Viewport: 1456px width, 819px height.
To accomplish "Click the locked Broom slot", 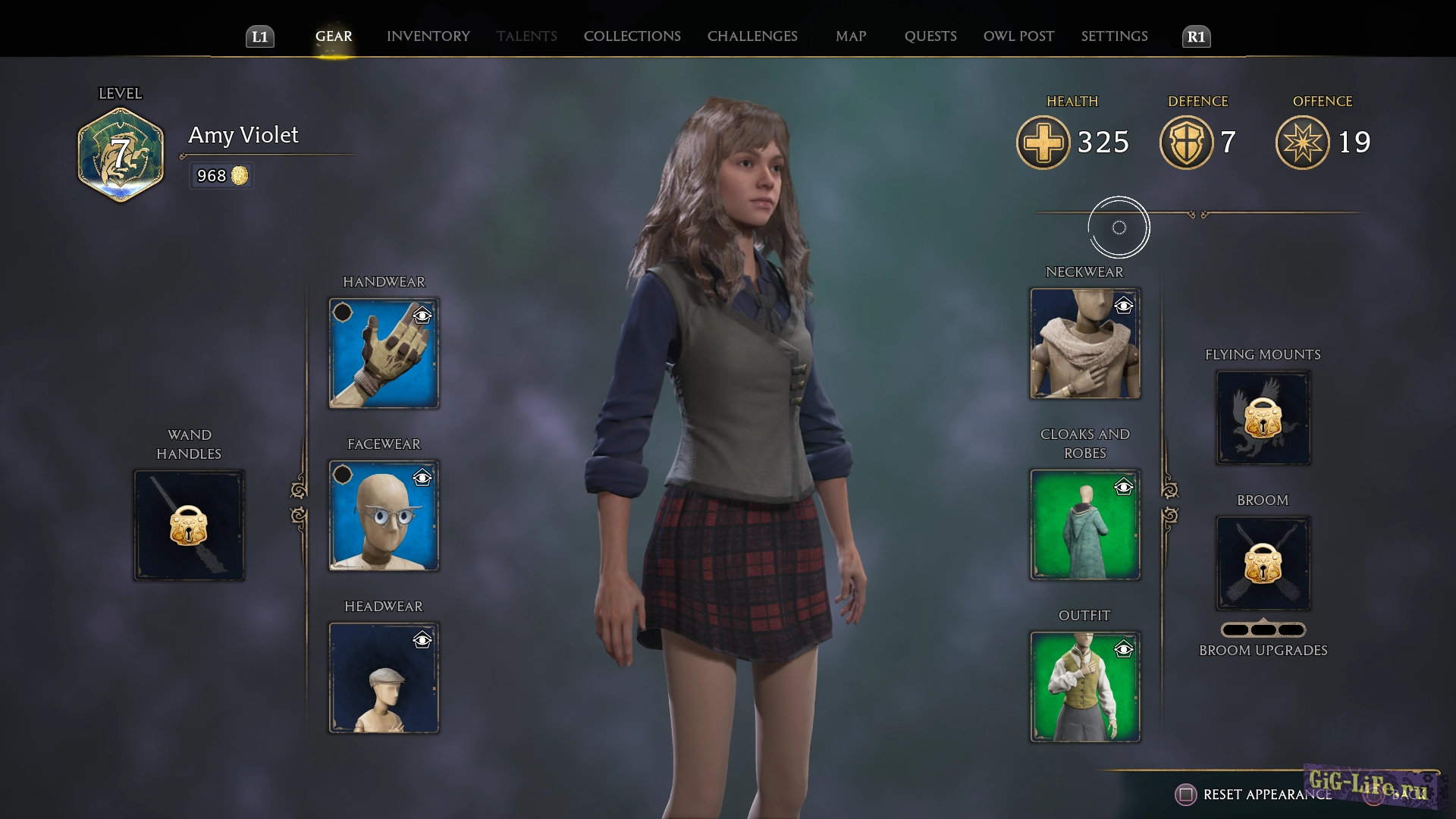I will [x=1263, y=563].
